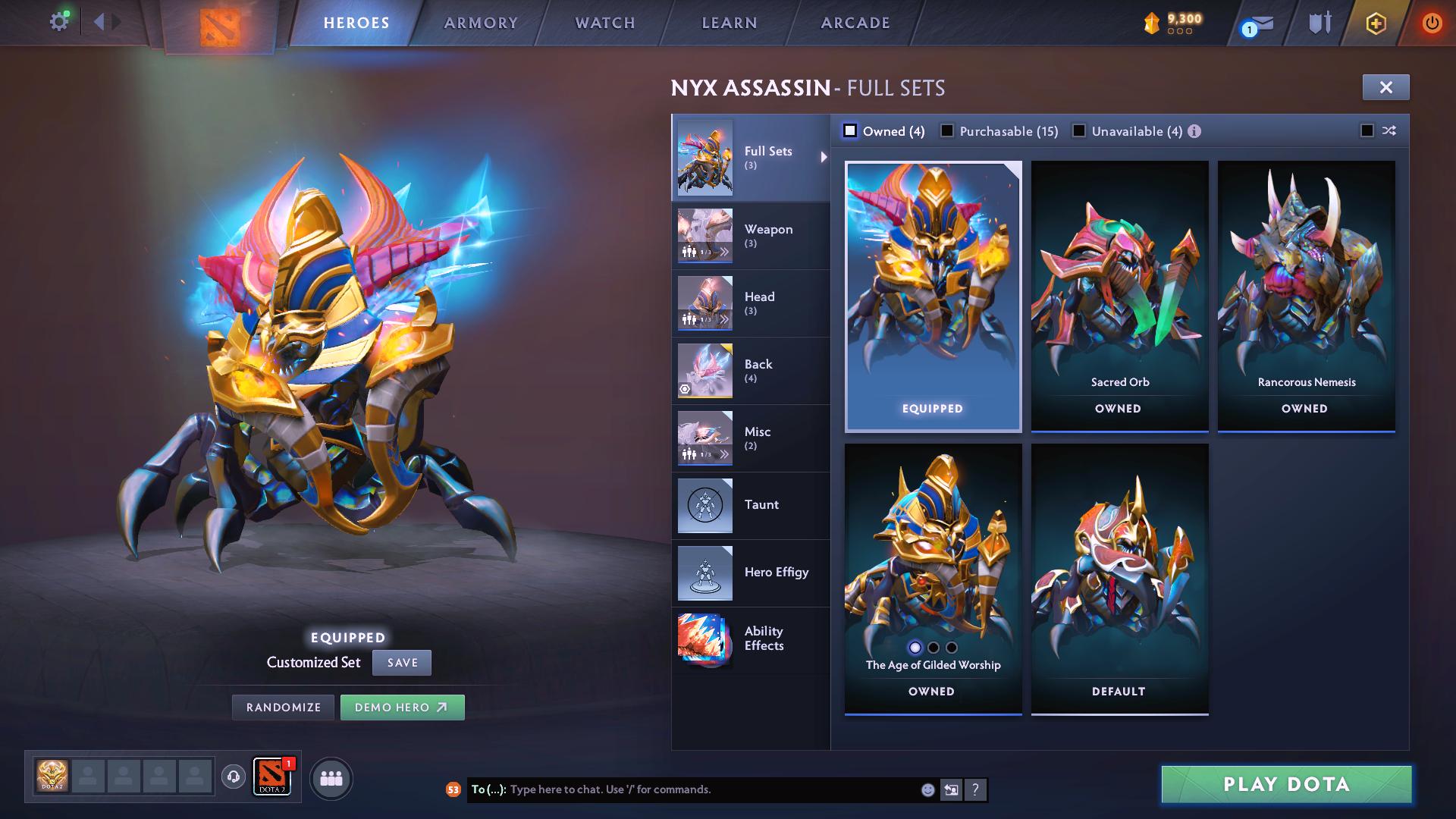The width and height of the screenshot is (1456, 819).
Task: Save the customized set
Action: [x=402, y=663]
